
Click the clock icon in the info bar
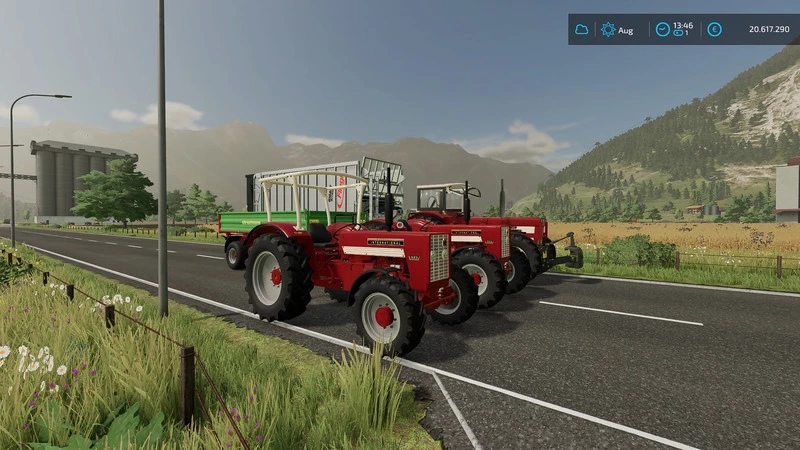pos(662,29)
